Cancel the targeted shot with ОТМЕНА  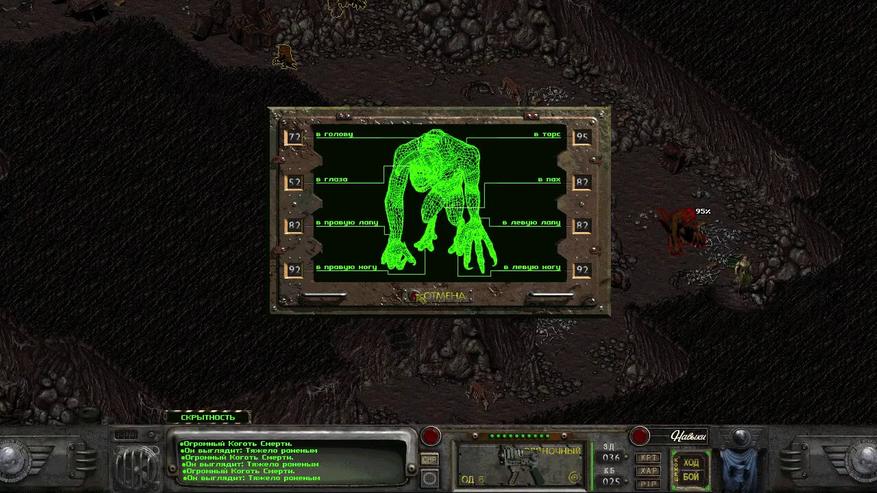(439, 296)
